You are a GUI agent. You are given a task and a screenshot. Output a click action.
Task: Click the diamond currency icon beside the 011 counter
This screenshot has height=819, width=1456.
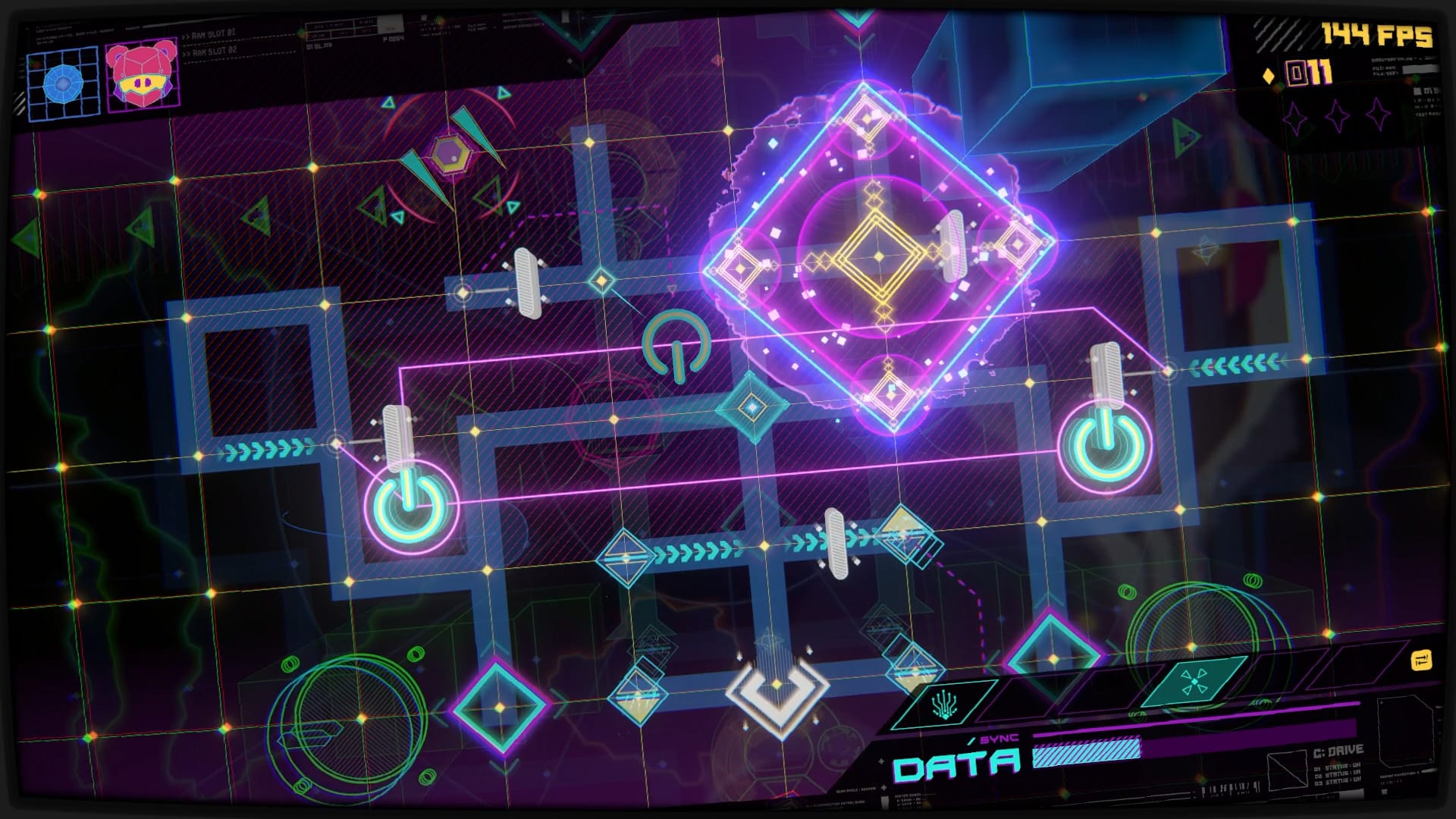[x=1269, y=76]
